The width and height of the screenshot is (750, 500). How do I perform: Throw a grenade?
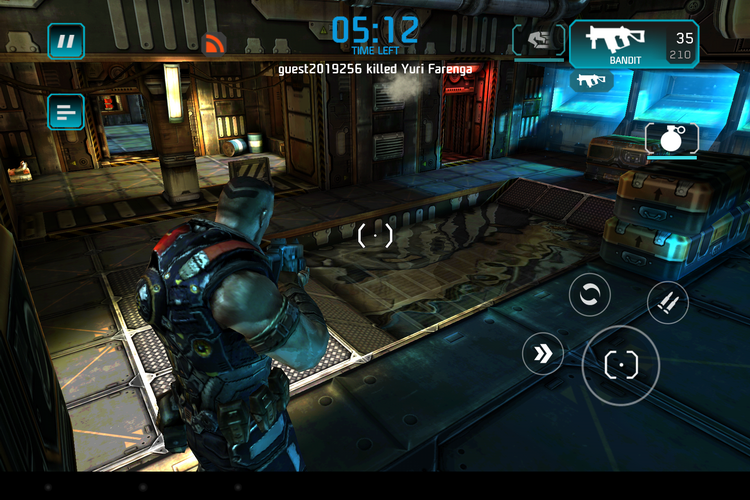667,140
